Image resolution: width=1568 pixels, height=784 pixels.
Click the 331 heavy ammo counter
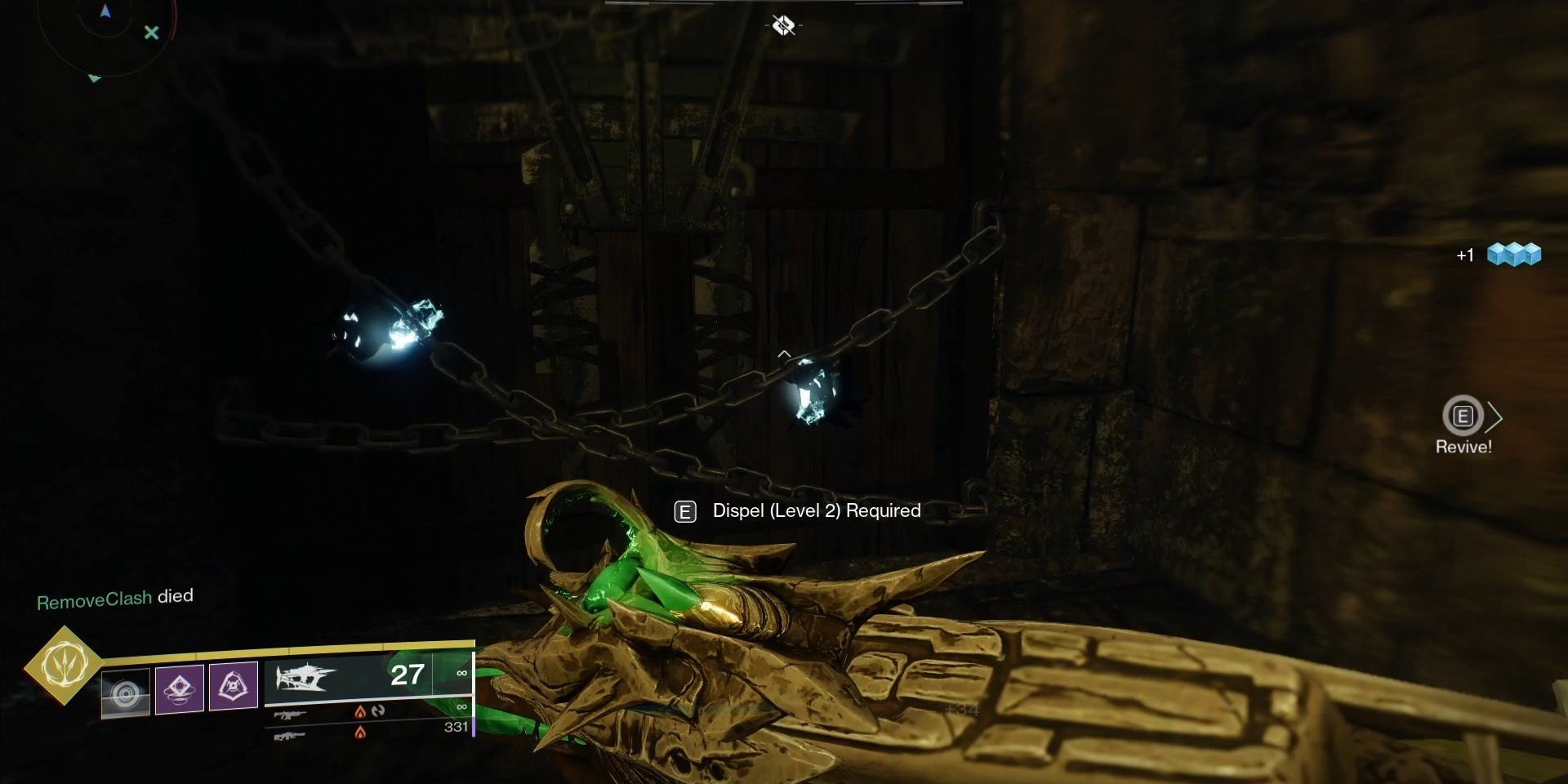455,728
